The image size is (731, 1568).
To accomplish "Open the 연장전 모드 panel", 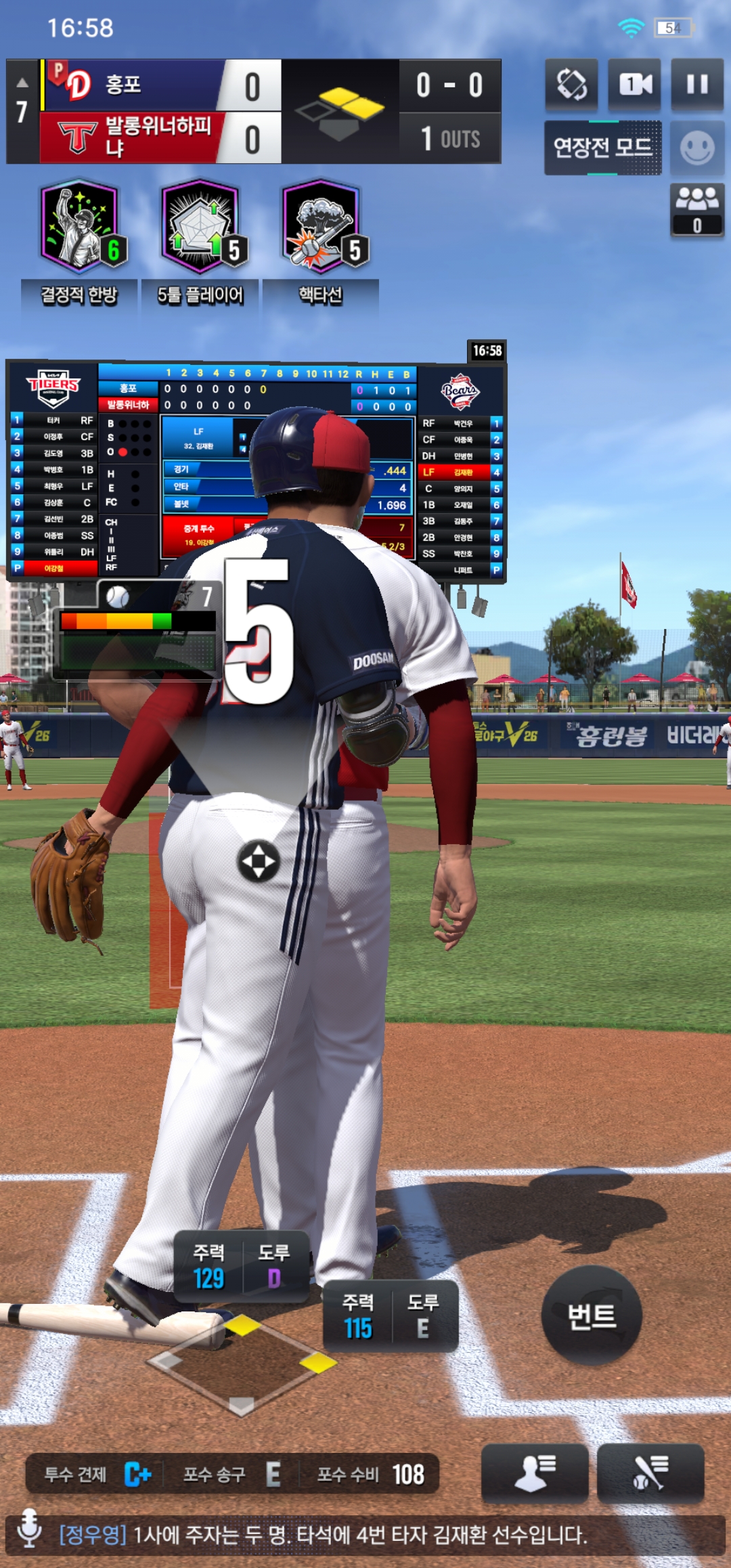I will [x=602, y=148].
